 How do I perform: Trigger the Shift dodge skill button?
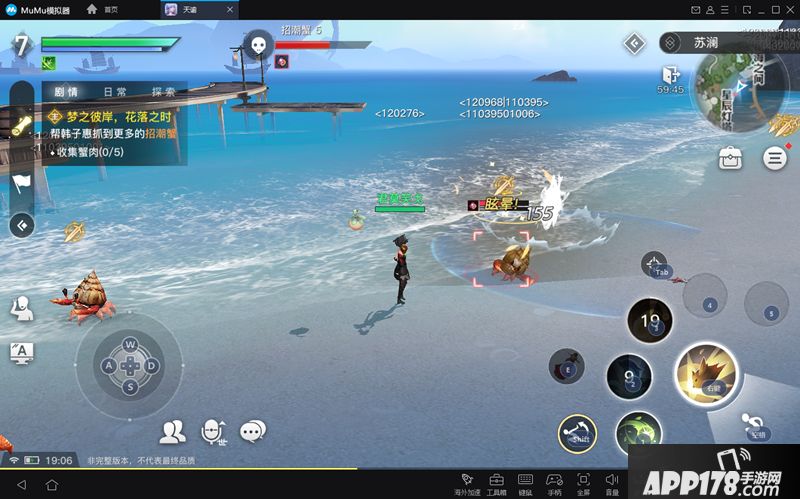pyautogui.click(x=577, y=433)
